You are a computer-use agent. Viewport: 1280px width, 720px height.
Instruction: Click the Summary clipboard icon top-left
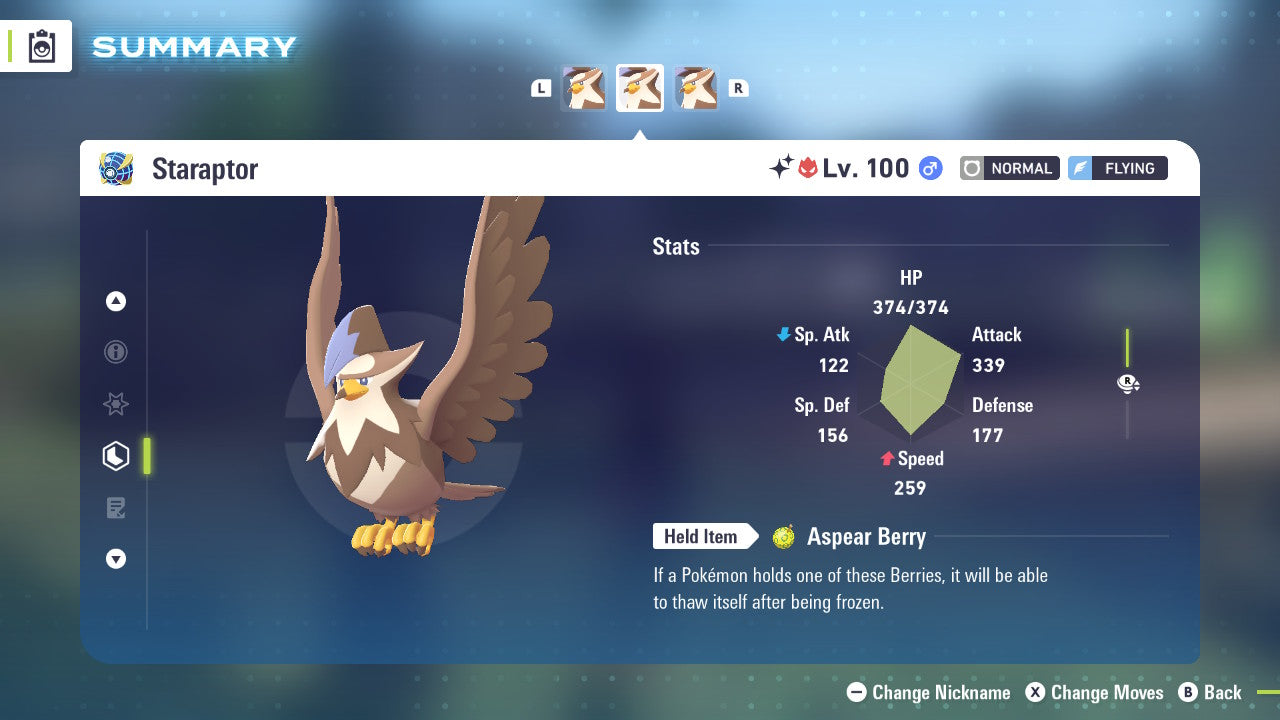(40, 45)
